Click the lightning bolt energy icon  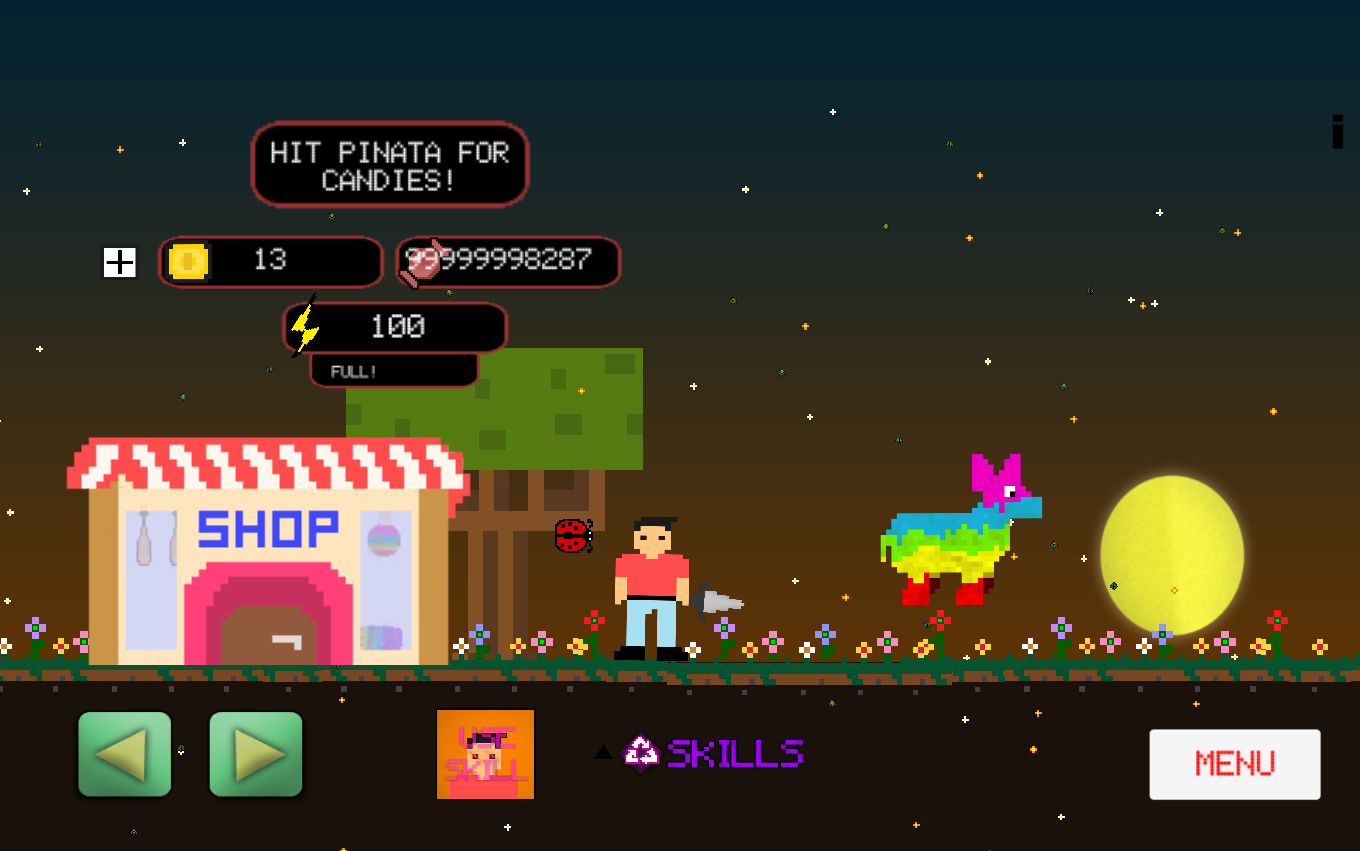[x=306, y=327]
